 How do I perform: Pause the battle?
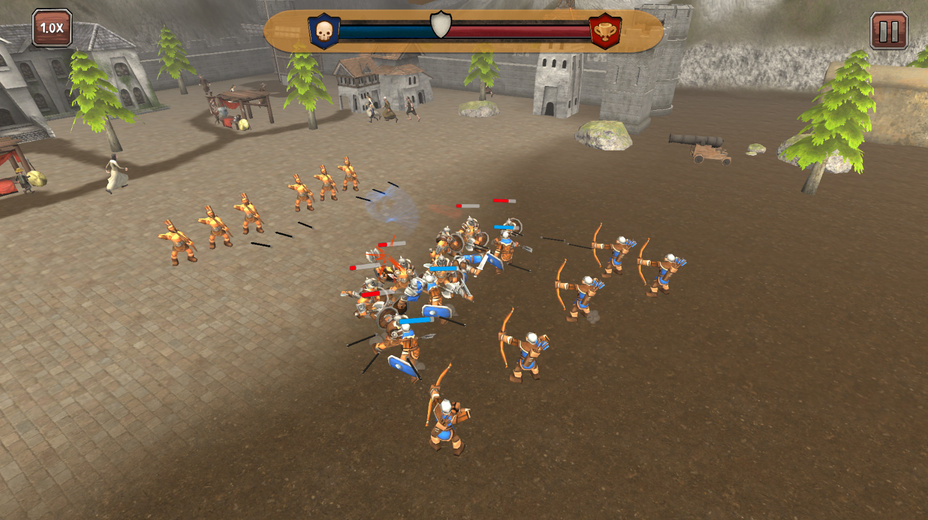pos(888,30)
